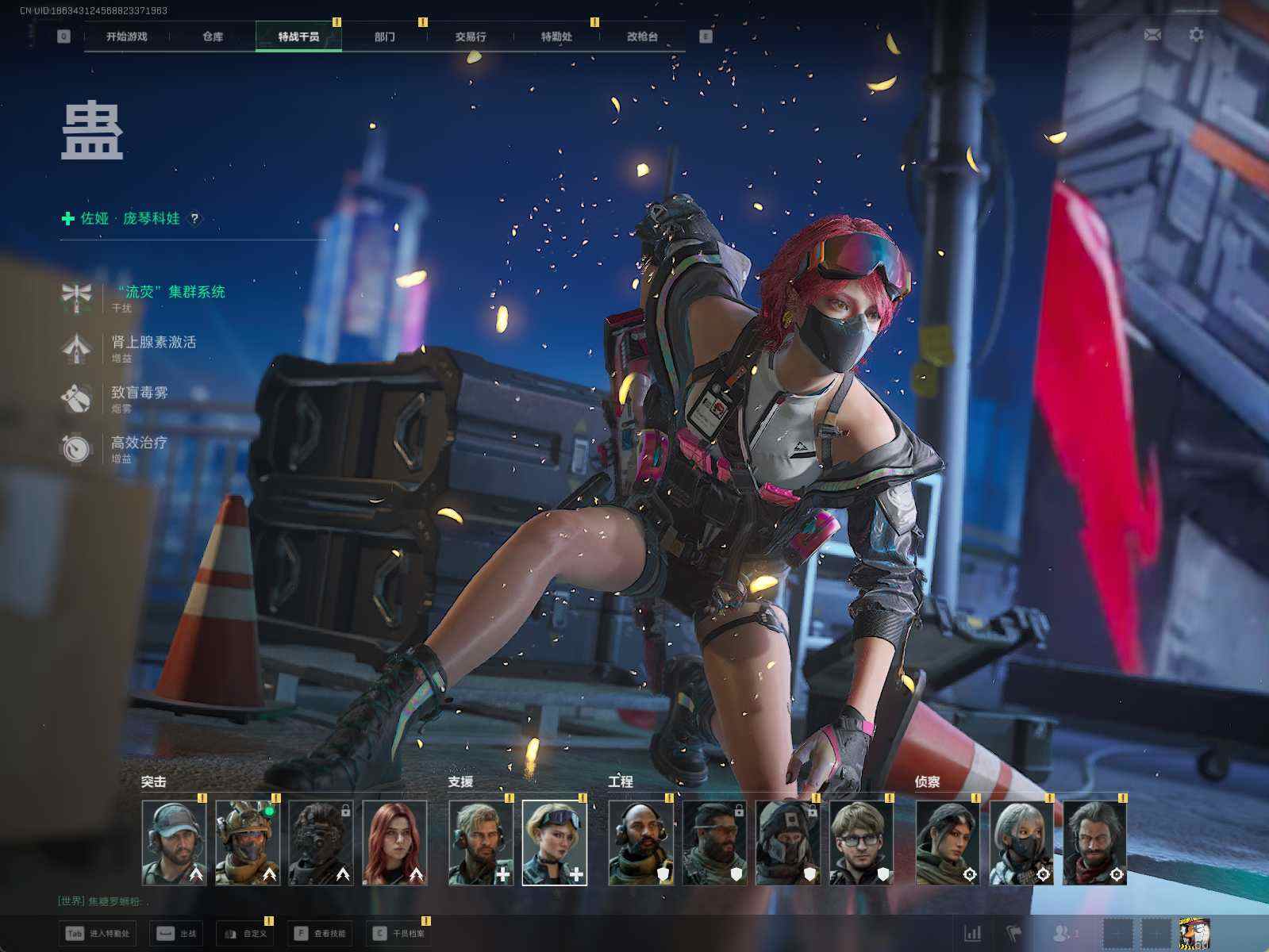Switch to the 仓库 warehouse tab
Image resolution: width=1269 pixels, height=952 pixels.
tap(213, 36)
